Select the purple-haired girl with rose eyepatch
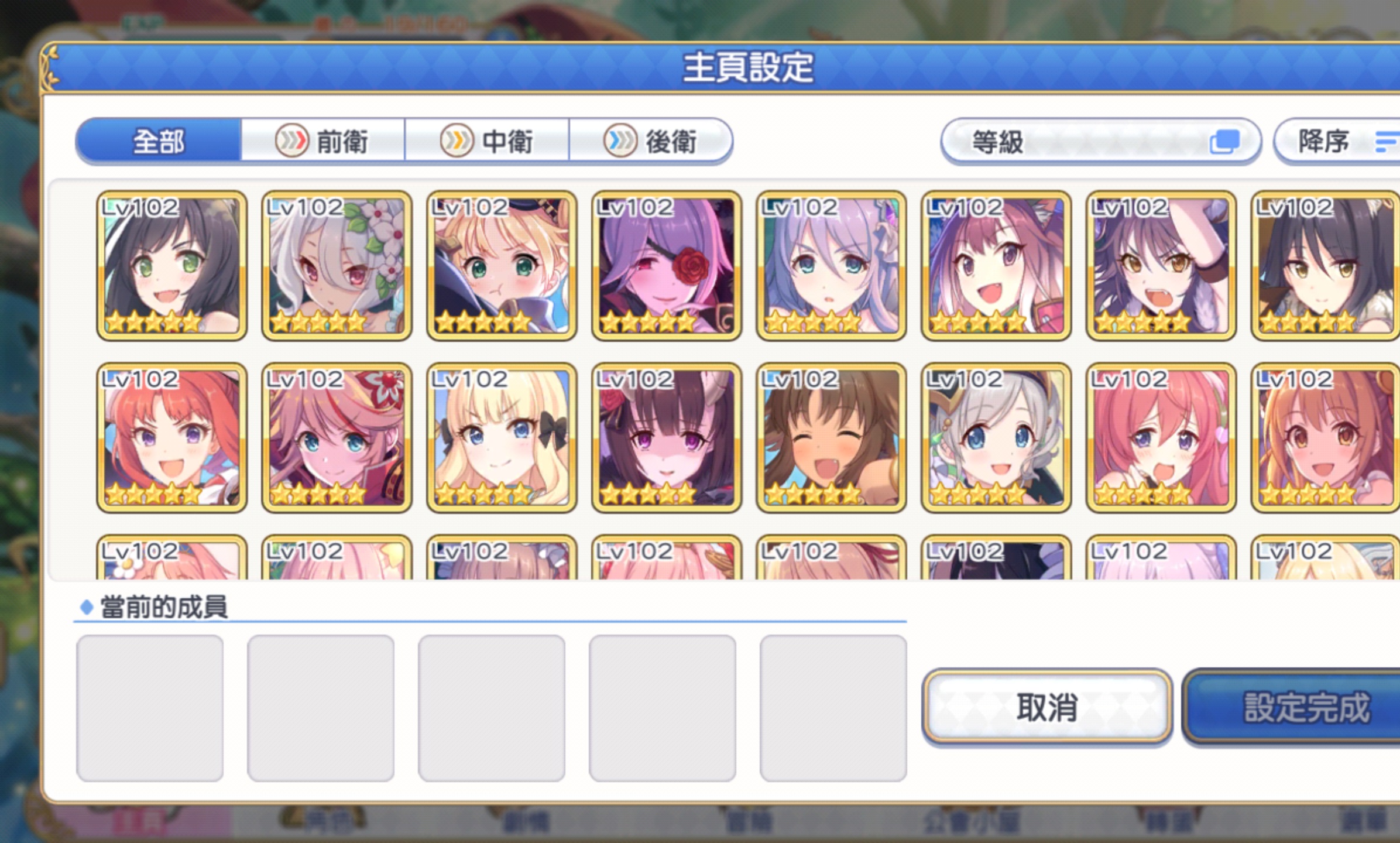Viewport: 1400px width, 843px height. 667,266
